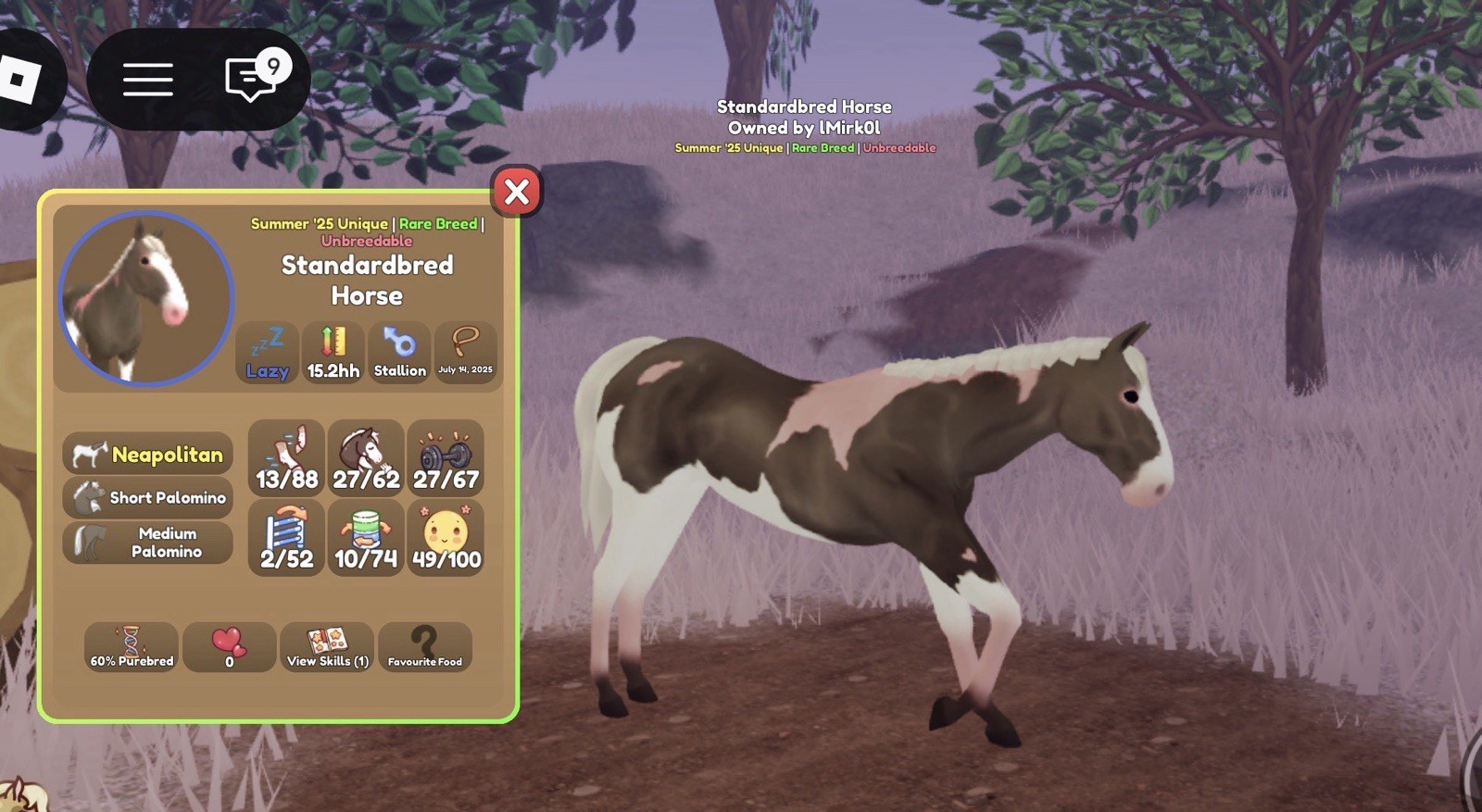The image size is (1482, 812).
Task: Open the dumbbell training stat 27/67
Action: click(x=445, y=456)
